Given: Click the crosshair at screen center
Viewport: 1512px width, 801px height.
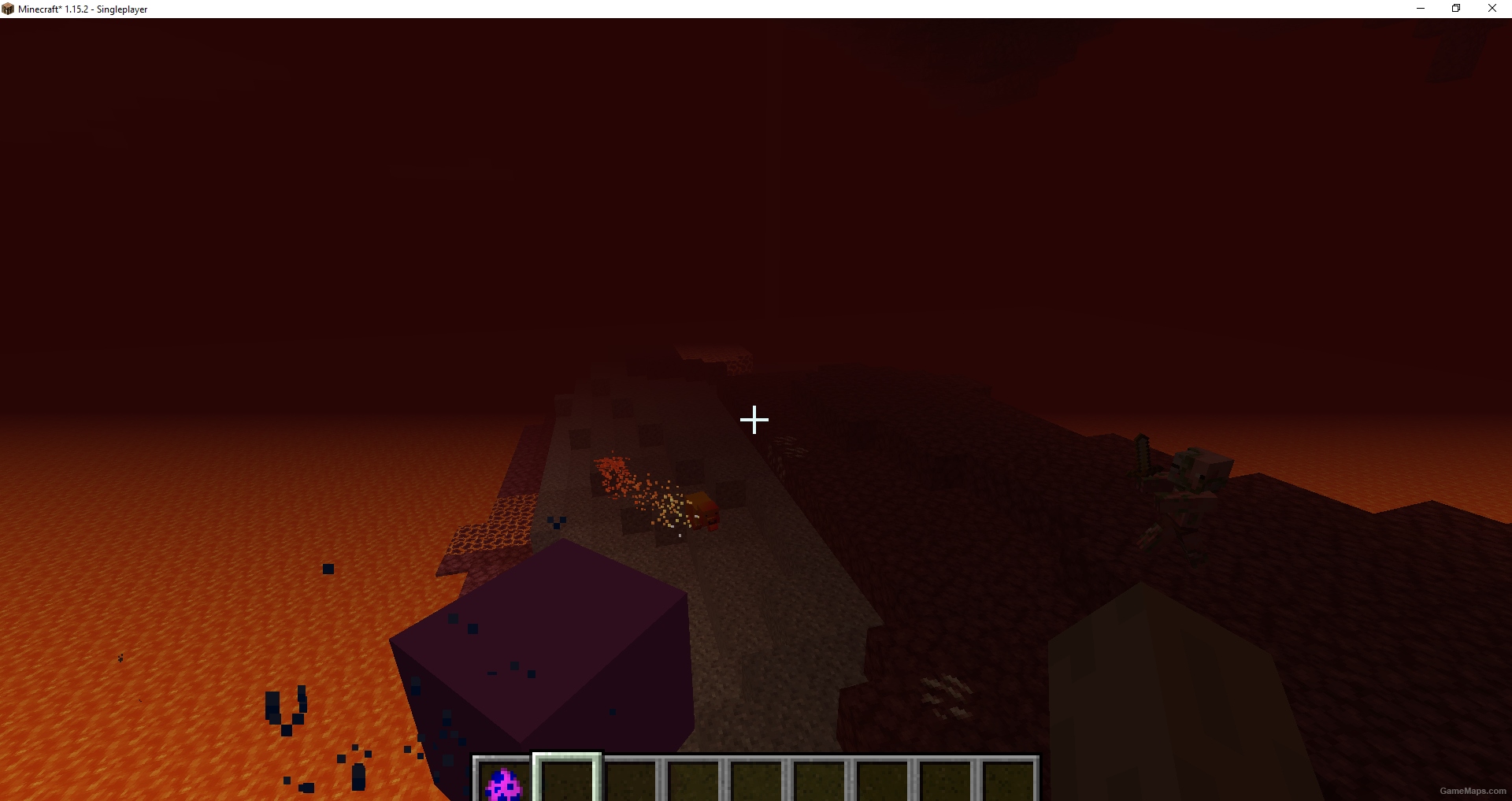Looking at the screenshot, I should point(754,420).
